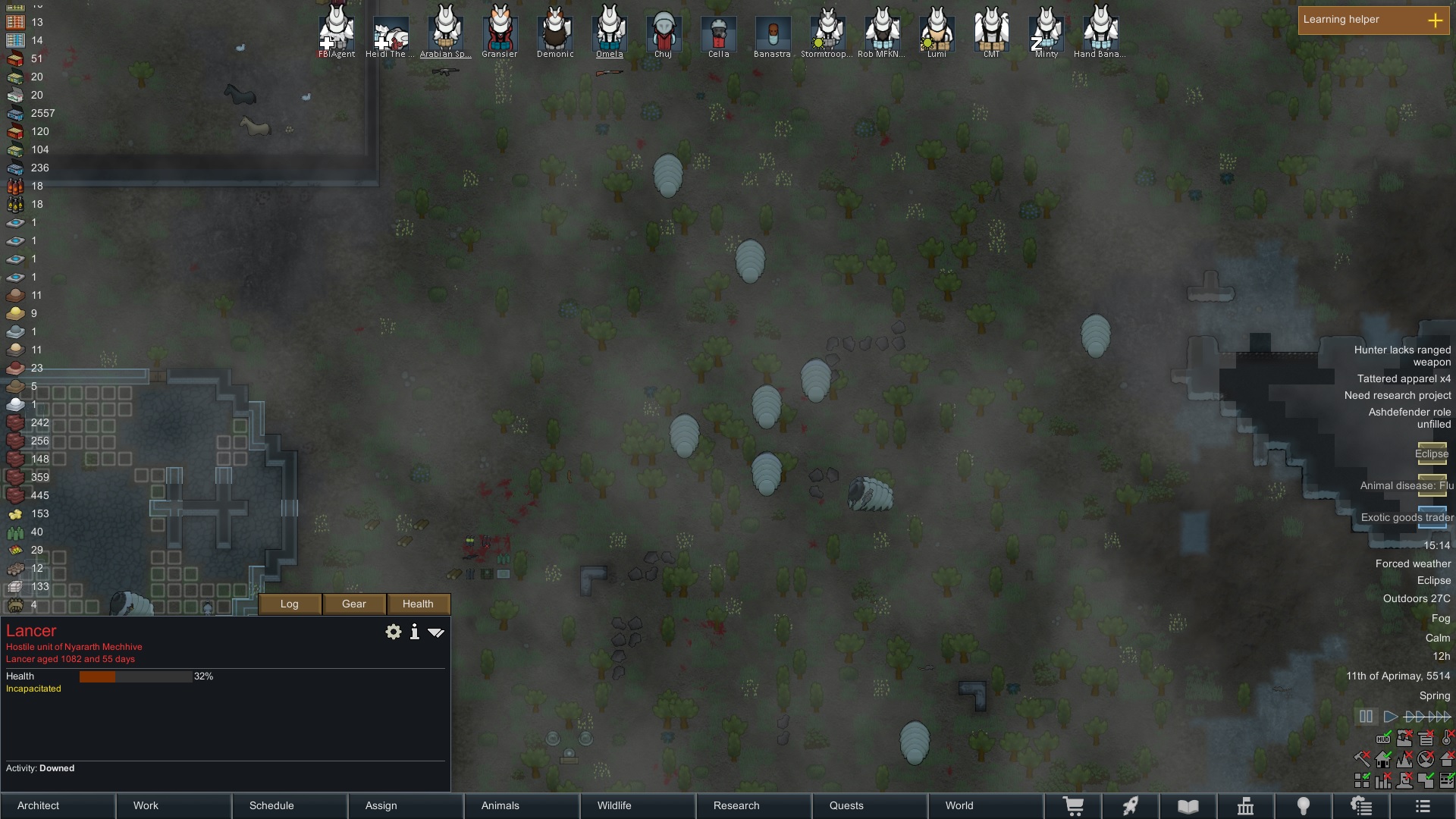Image resolution: width=1456 pixels, height=819 pixels.
Task: Select colonist Gransier from the colonist bar
Action: click(x=500, y=32)
